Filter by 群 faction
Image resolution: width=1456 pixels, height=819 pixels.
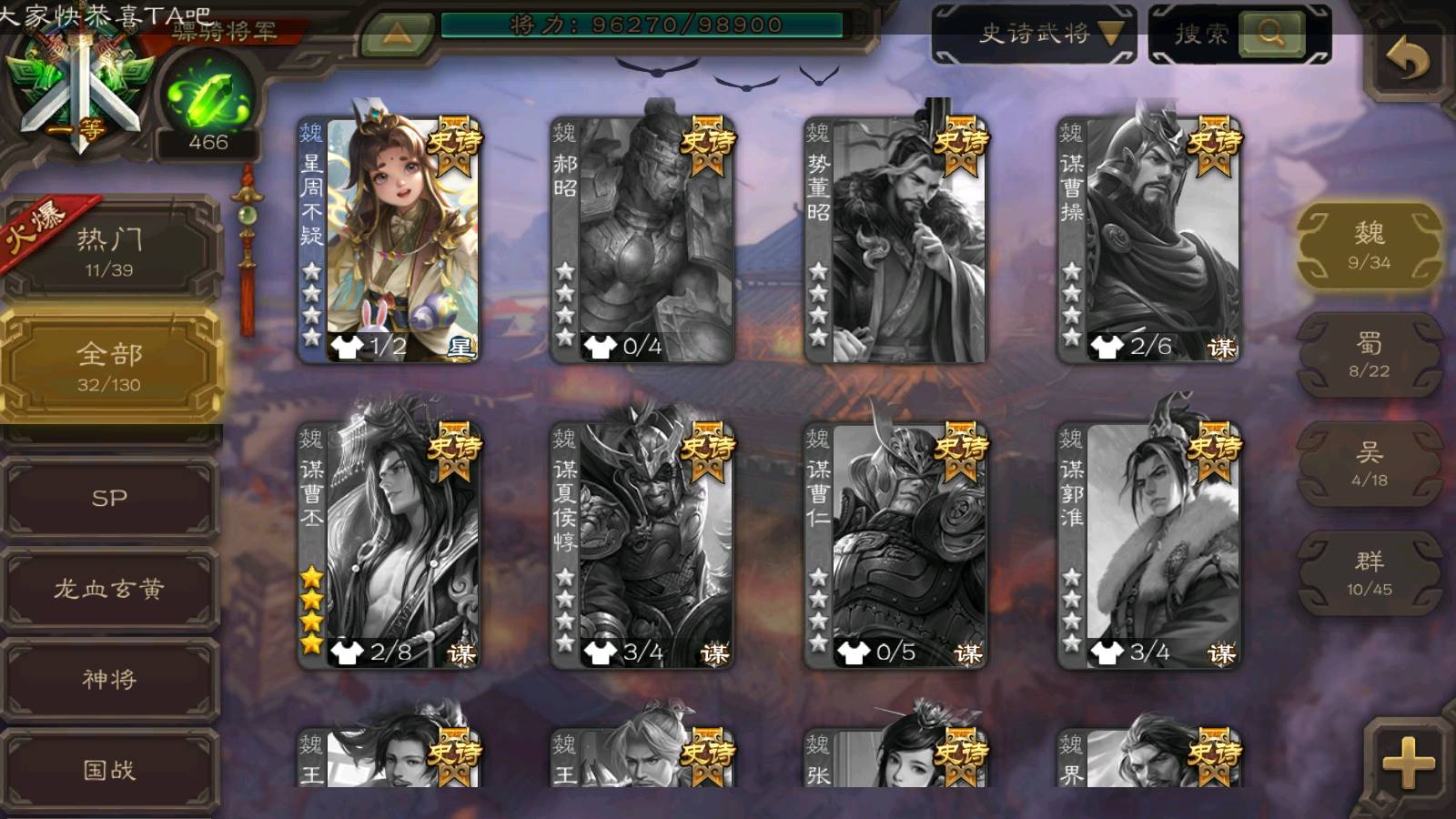pyautogui.click(x=1369, y=572)
